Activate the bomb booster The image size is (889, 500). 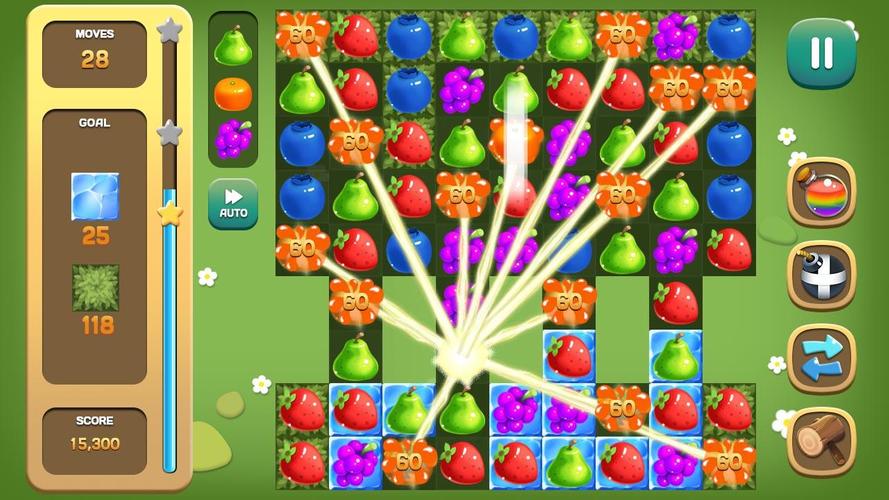[x=821, y=275]
